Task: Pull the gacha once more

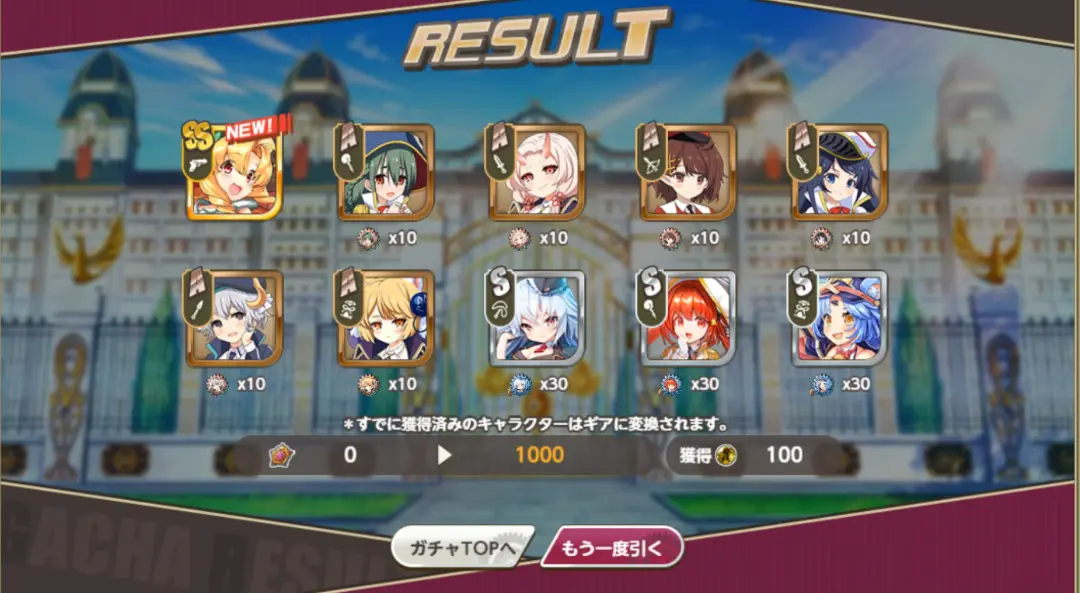Action: point(612,548)
